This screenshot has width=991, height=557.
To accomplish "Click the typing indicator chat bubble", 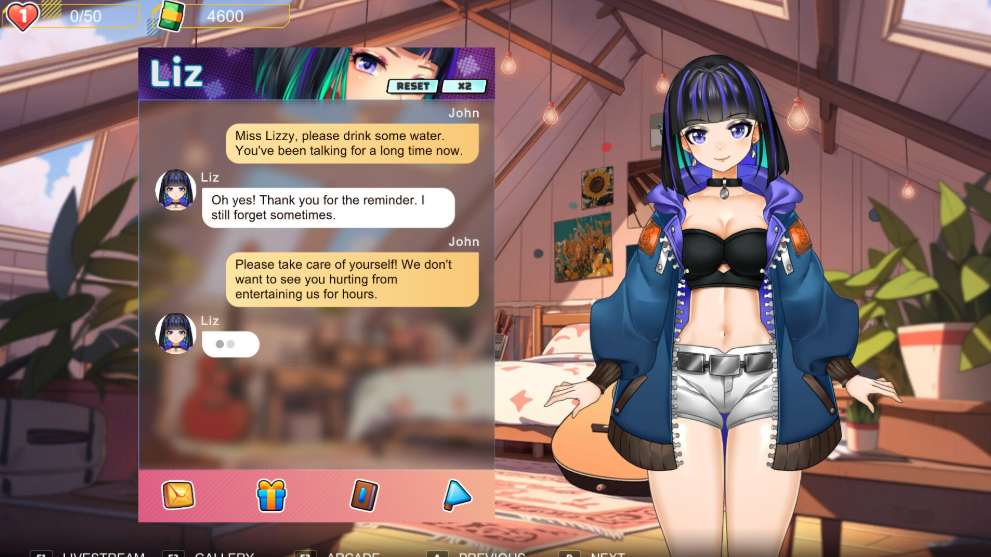I will point(230,344).
